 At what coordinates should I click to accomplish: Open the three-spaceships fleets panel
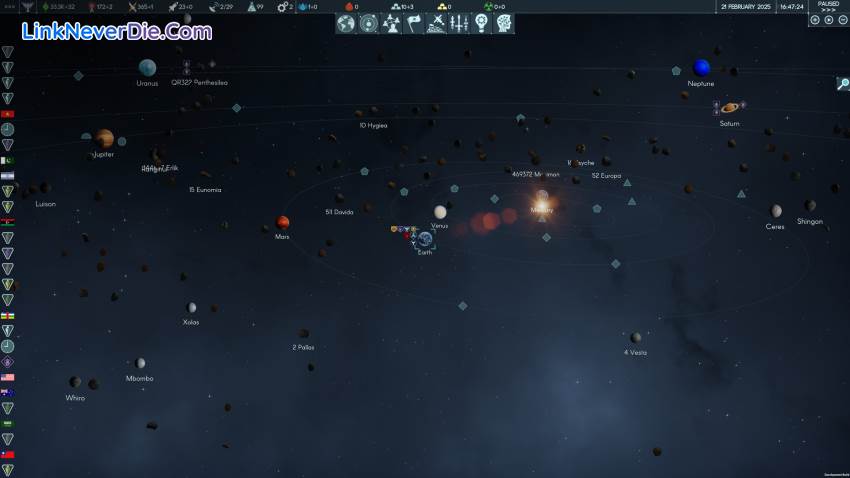459,23
